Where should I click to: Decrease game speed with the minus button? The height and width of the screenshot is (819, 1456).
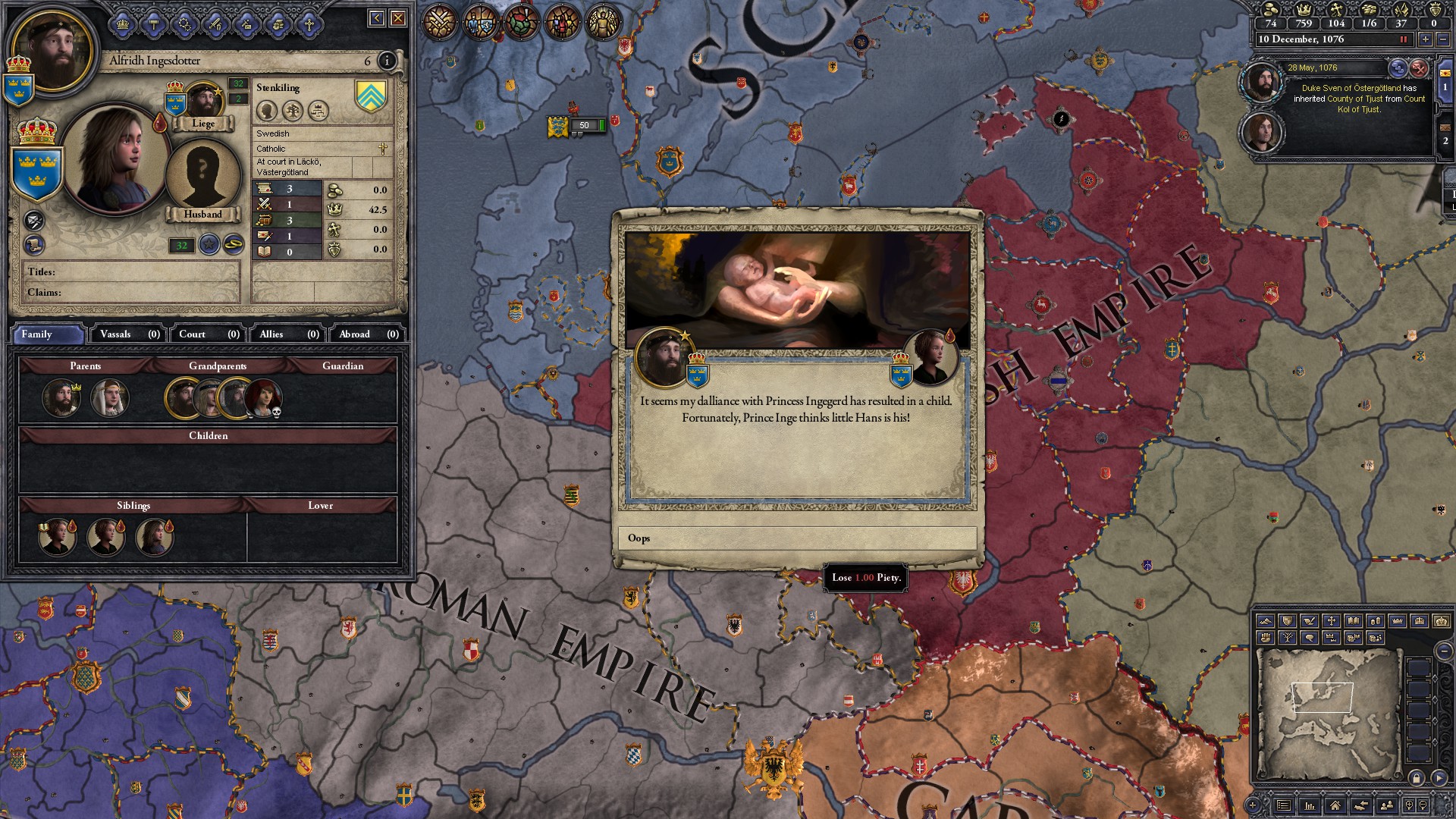pos(1444,39)
